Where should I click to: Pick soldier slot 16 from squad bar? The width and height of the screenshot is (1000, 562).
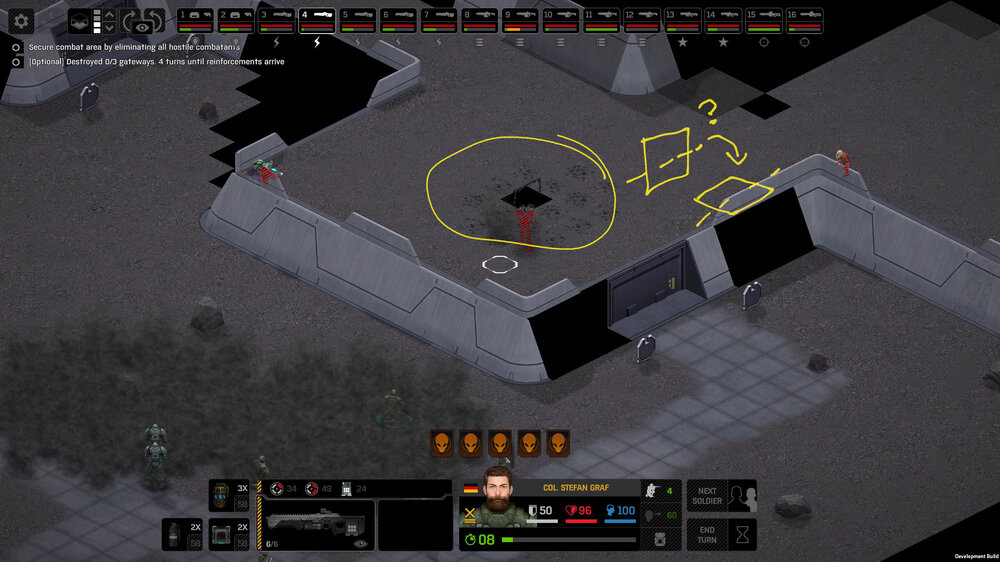804,19
